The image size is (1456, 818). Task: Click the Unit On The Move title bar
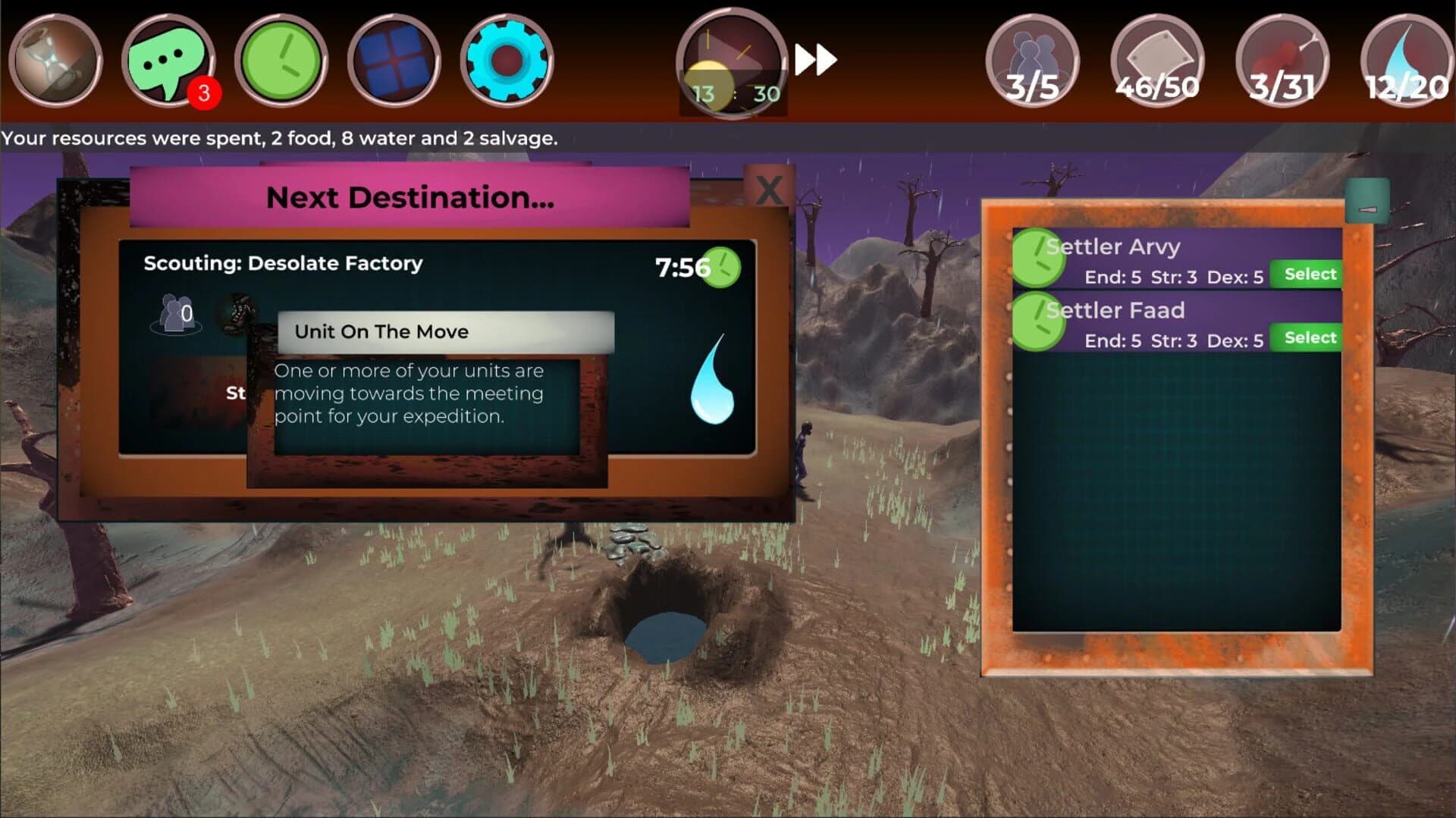coord(446,331)
